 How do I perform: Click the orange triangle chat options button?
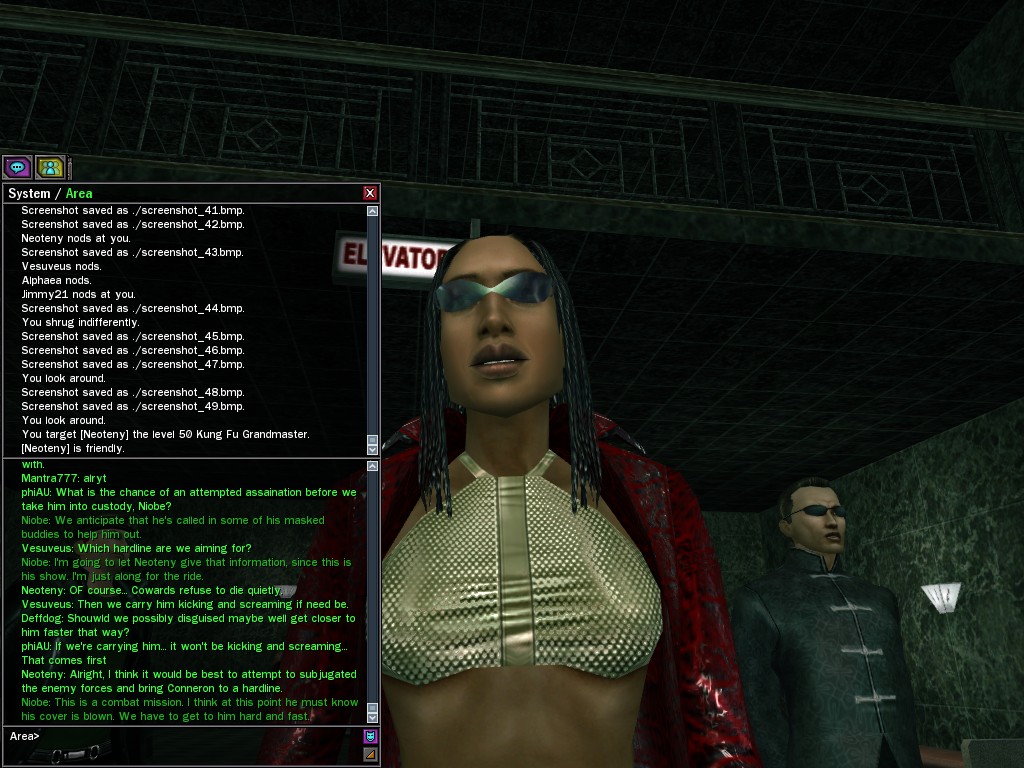[370, 754]
